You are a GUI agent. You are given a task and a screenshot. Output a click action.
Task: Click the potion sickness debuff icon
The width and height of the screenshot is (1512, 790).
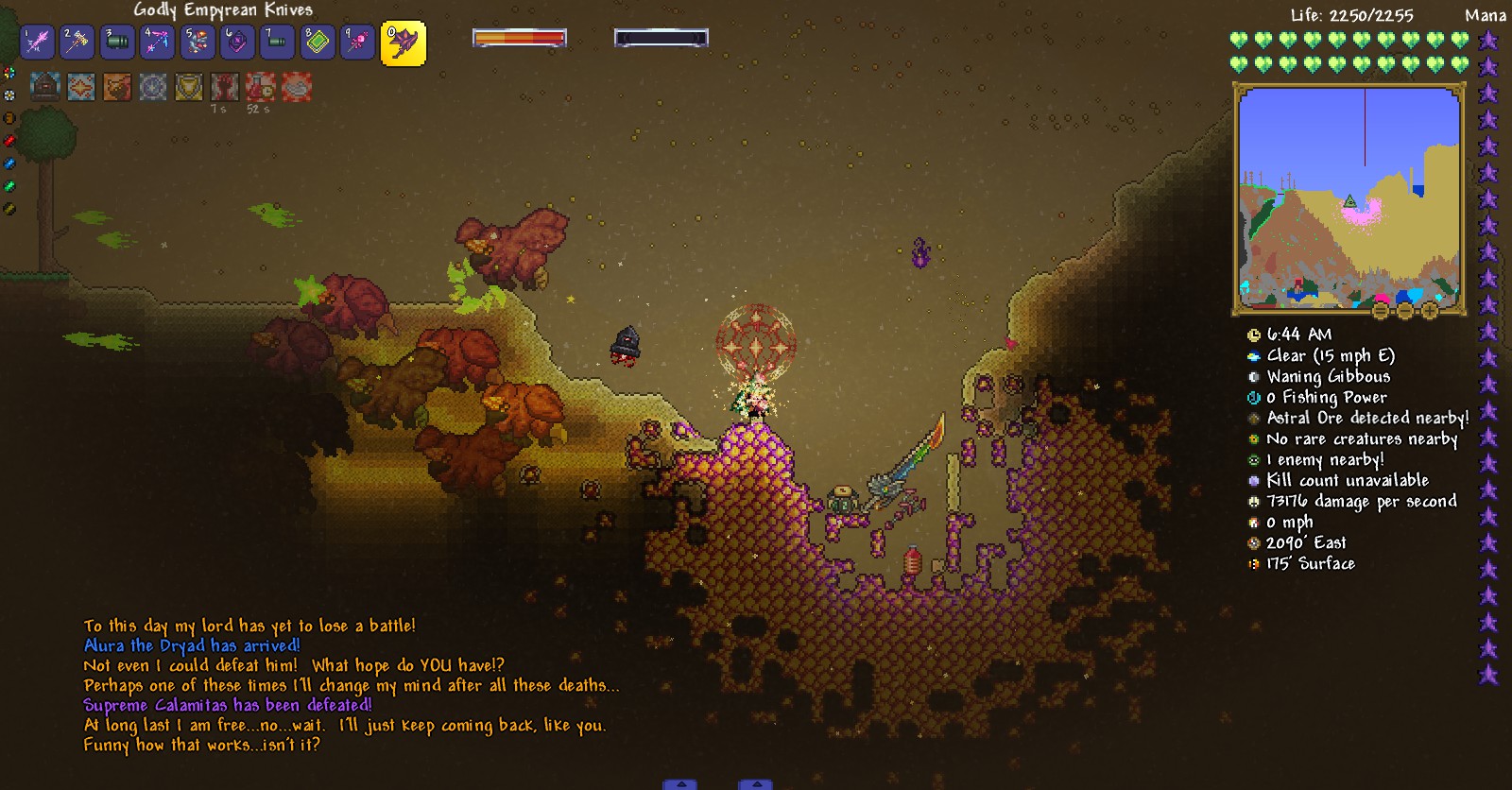coord(260,88)
